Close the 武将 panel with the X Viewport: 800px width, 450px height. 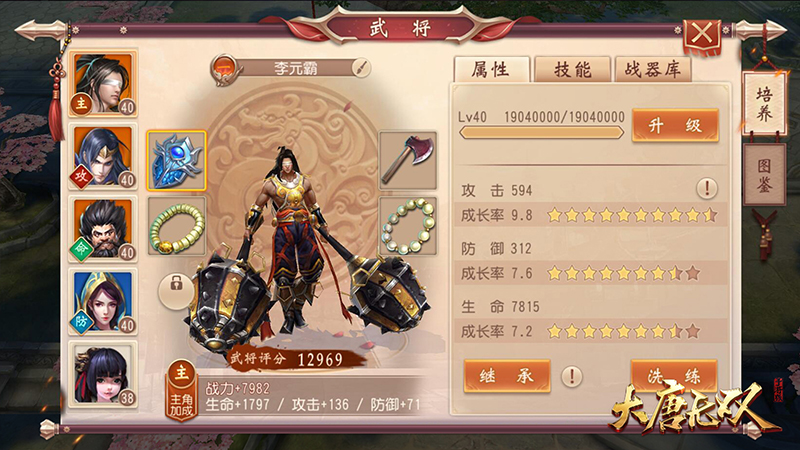(704, 33)
